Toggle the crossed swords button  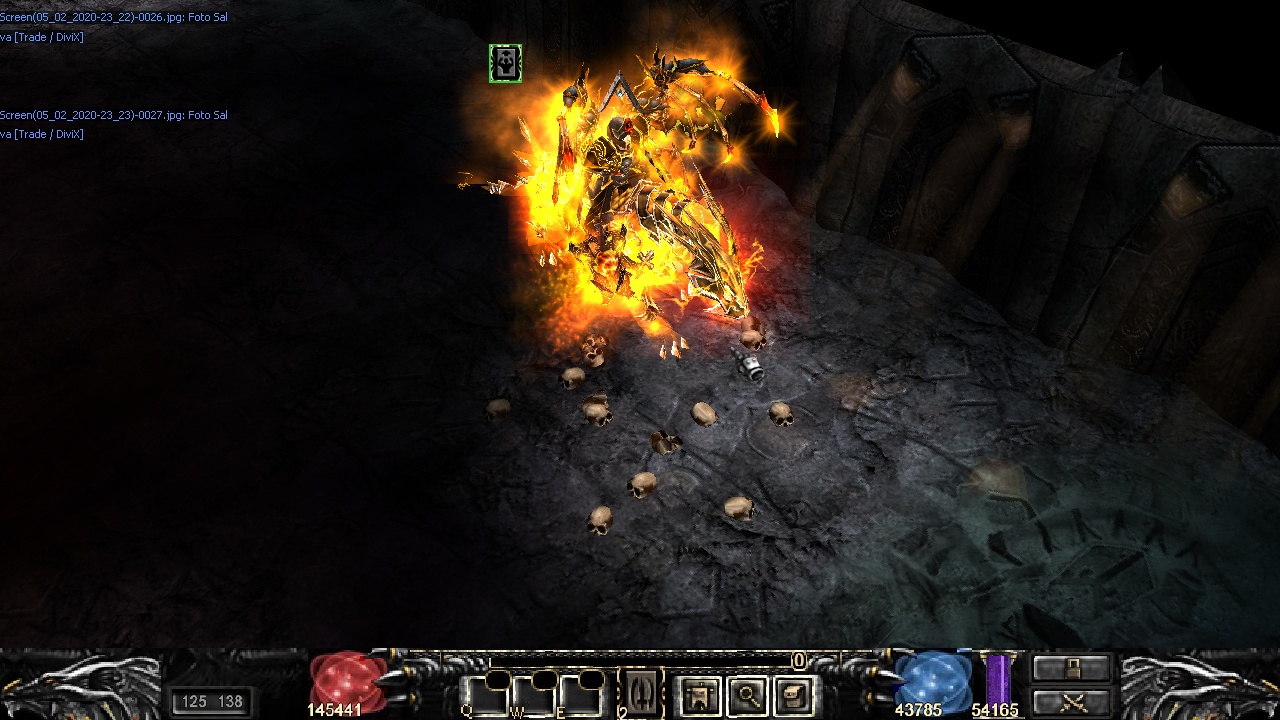1072,702
